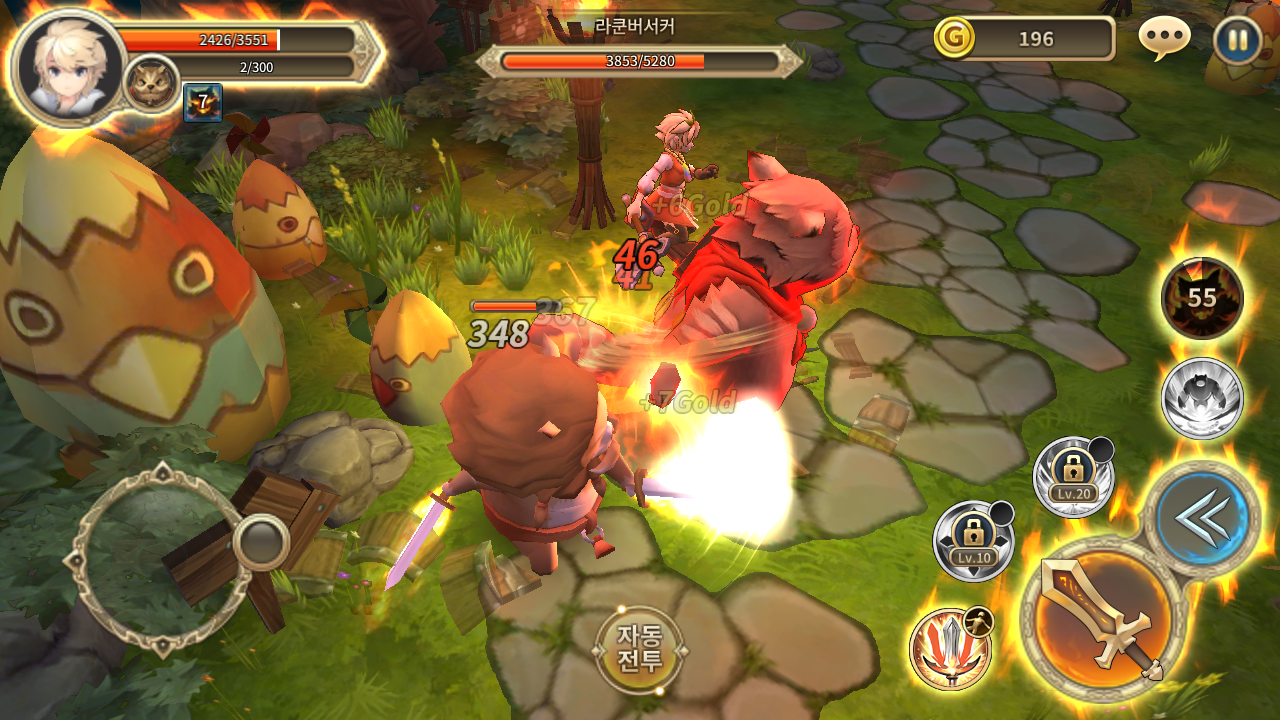Open the blond hero portrait
The width and height of the screenshot is (1280, 720).
click(x=68, y=66)
